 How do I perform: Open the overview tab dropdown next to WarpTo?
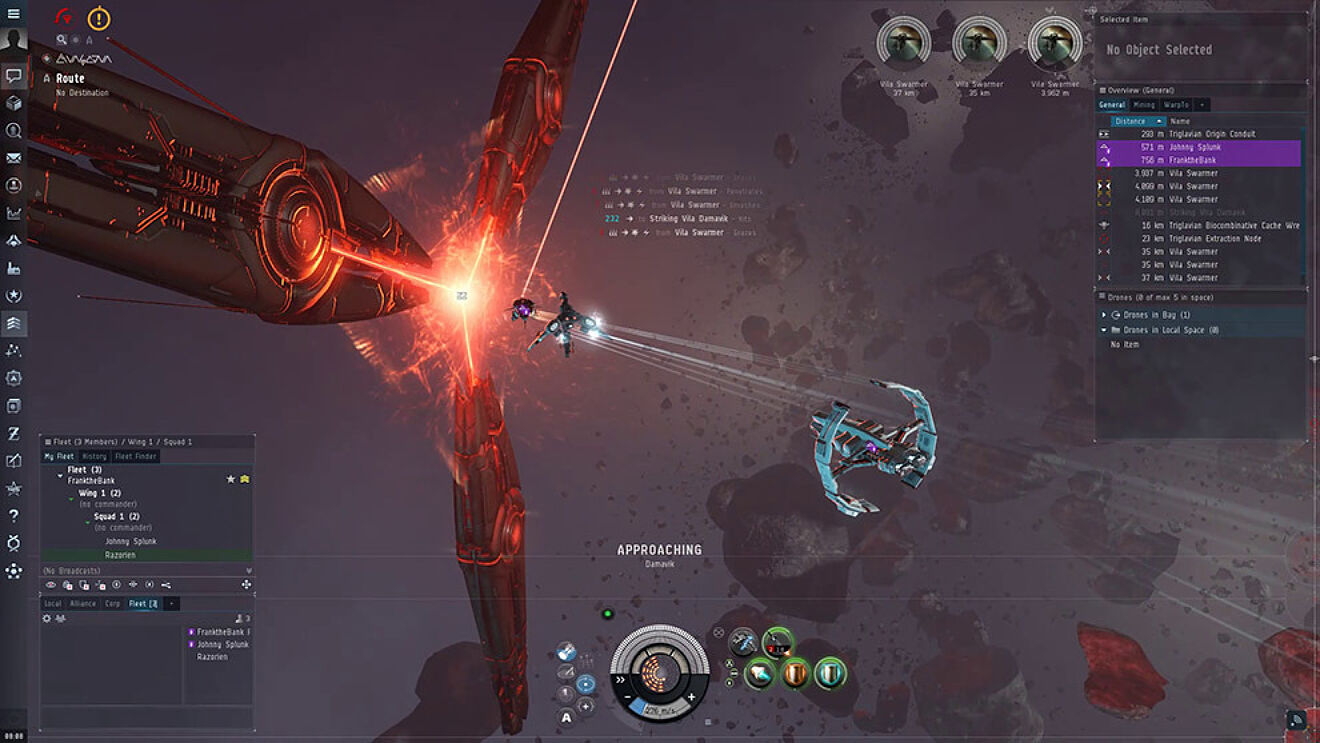tap(1201, 105)
